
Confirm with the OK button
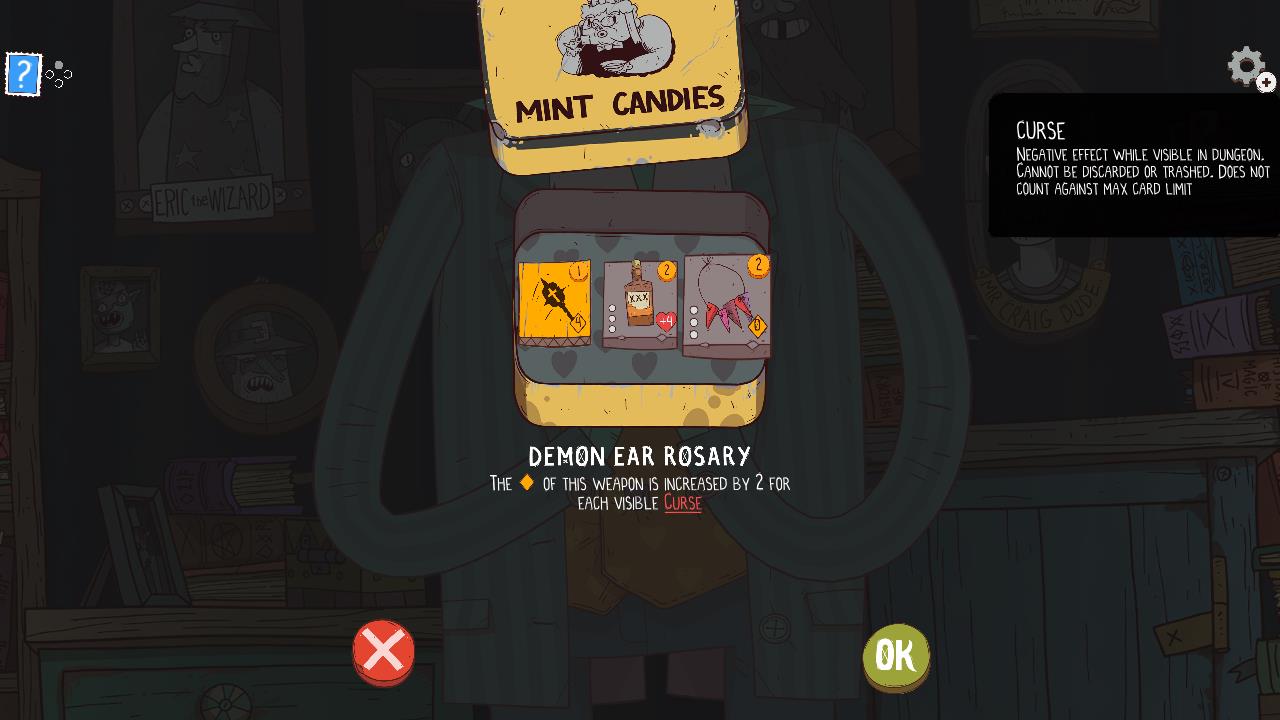pyautogui.click(x=895, y=655)
